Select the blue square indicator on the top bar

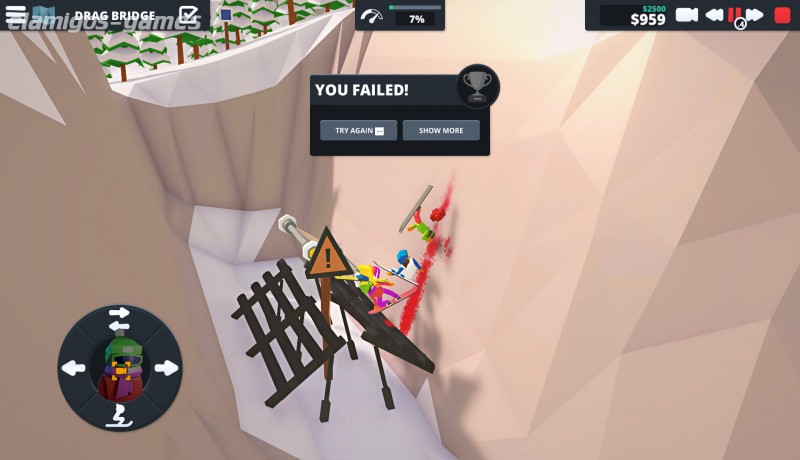pos(226,15)
